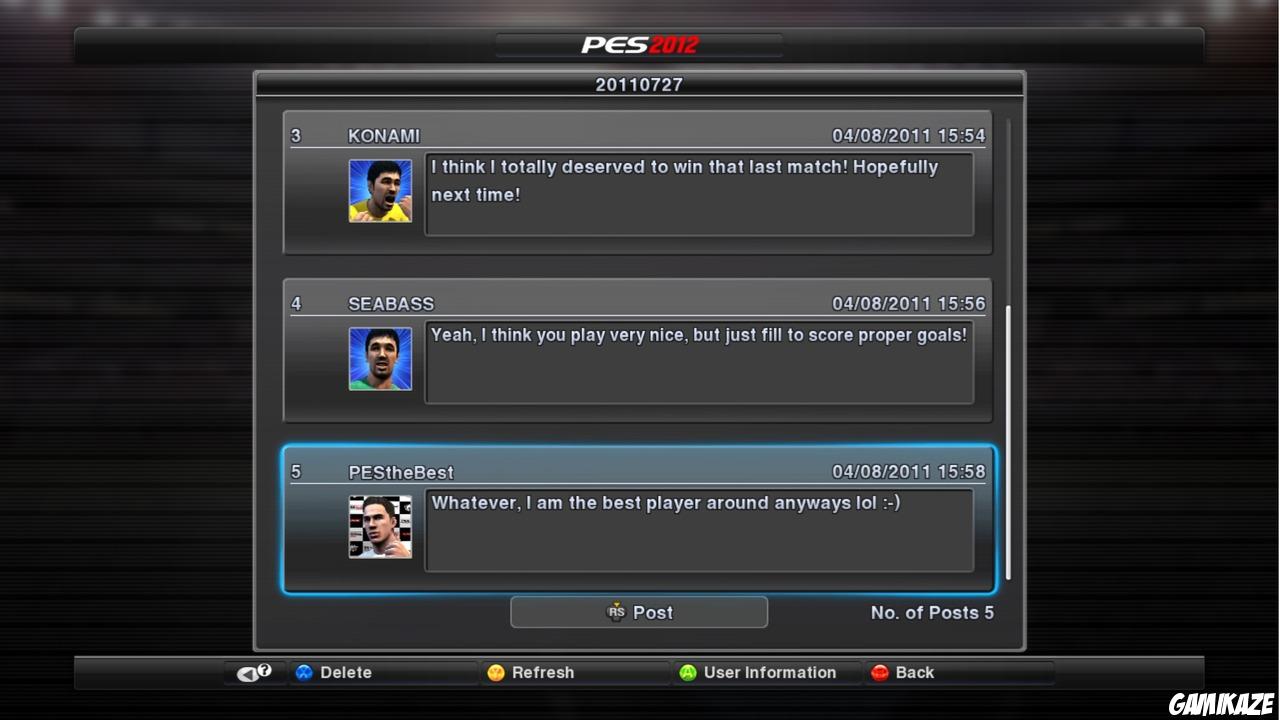Viewport: 1280px width, 720px height.
Task: Select the highlighted post from PEStheBest
Action: tap(638, 516)
